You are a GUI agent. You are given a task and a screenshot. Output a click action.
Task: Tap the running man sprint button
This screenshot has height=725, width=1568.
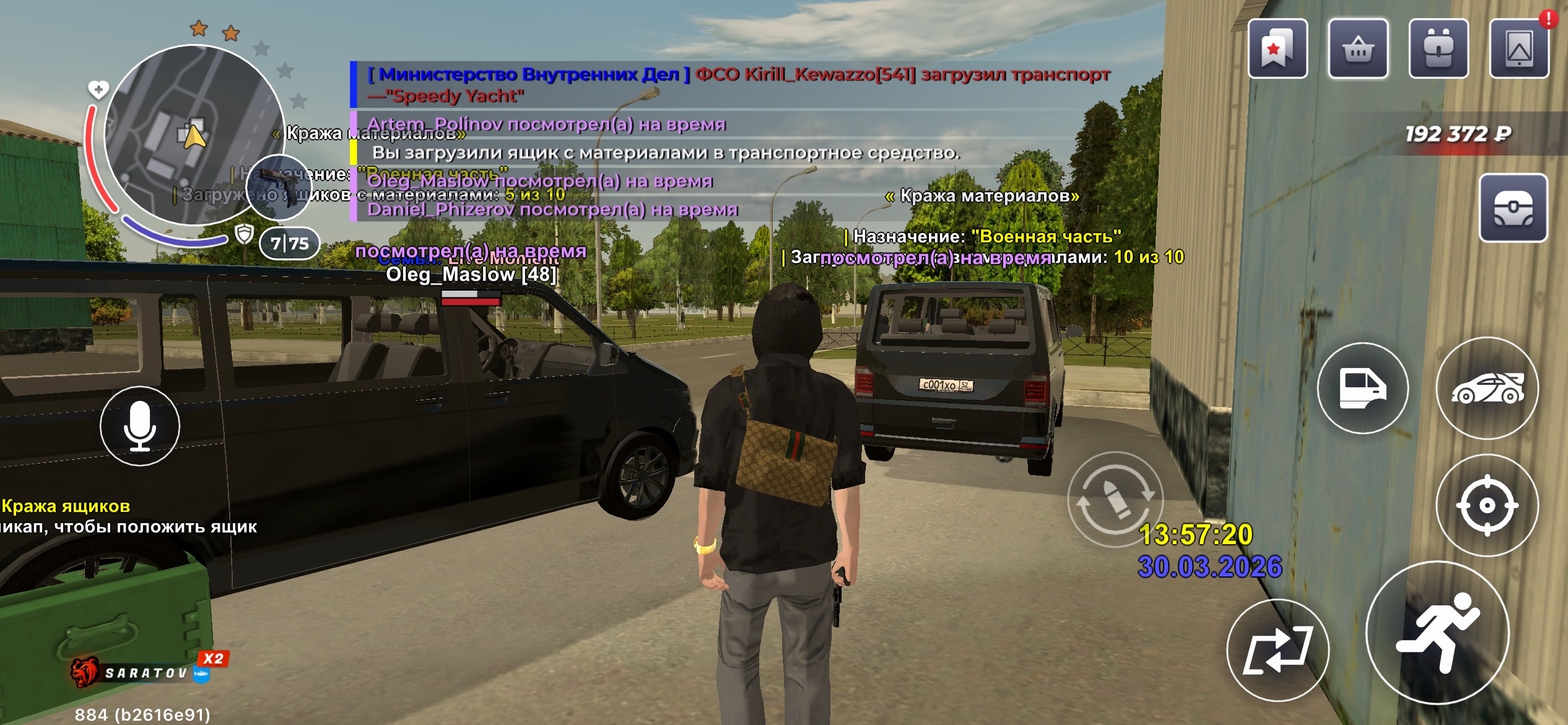point(1437,633)
